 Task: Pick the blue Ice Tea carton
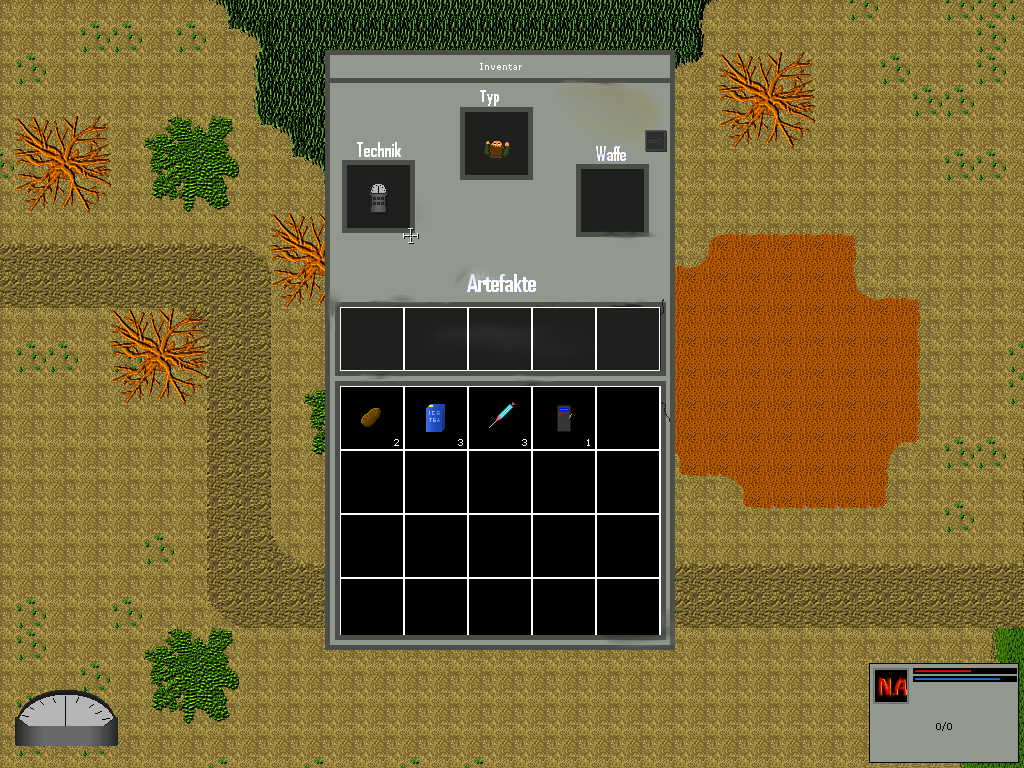[x=435, y=417]
